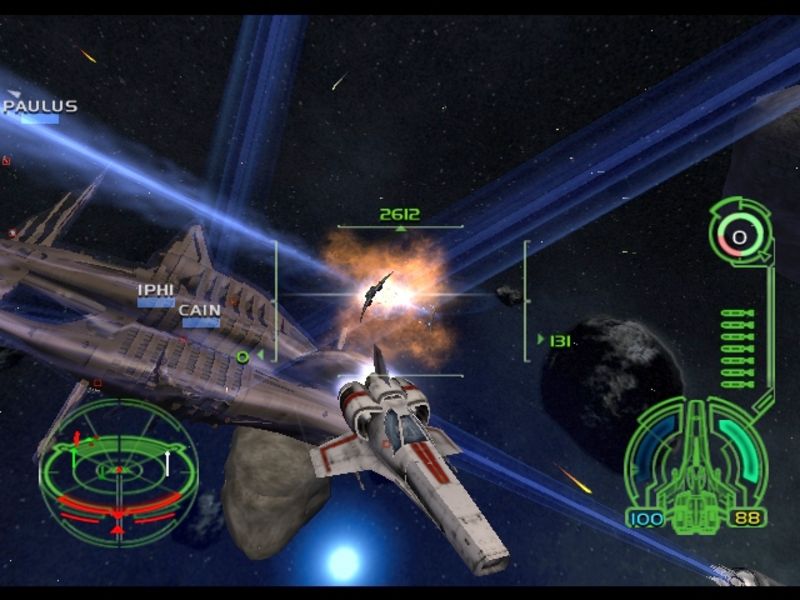Select the PAULUS ship marker
Viewport: 800px width, 600px height.
[x=40, y=109]
